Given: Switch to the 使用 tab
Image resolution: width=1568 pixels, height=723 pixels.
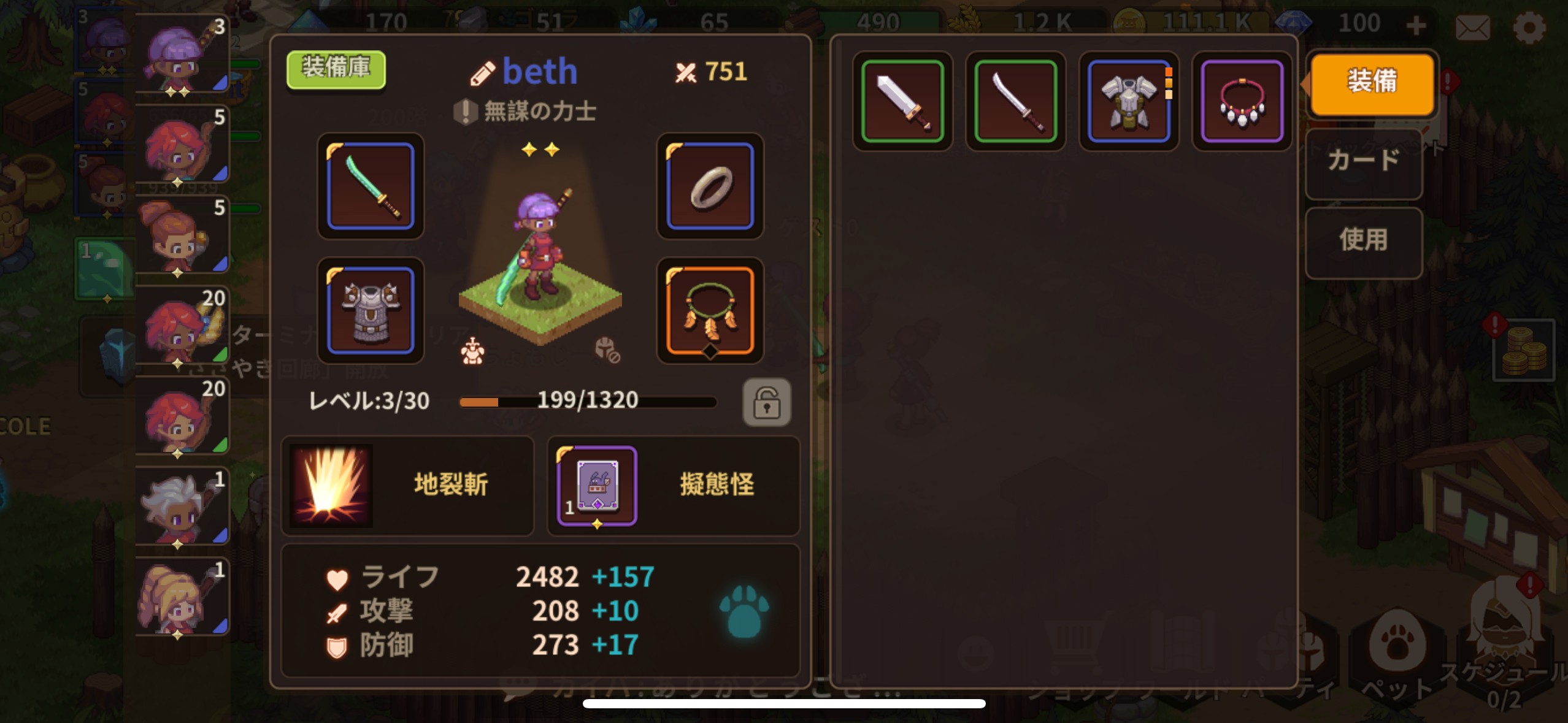Looking at the screenshot, I should coord(1363,241).
